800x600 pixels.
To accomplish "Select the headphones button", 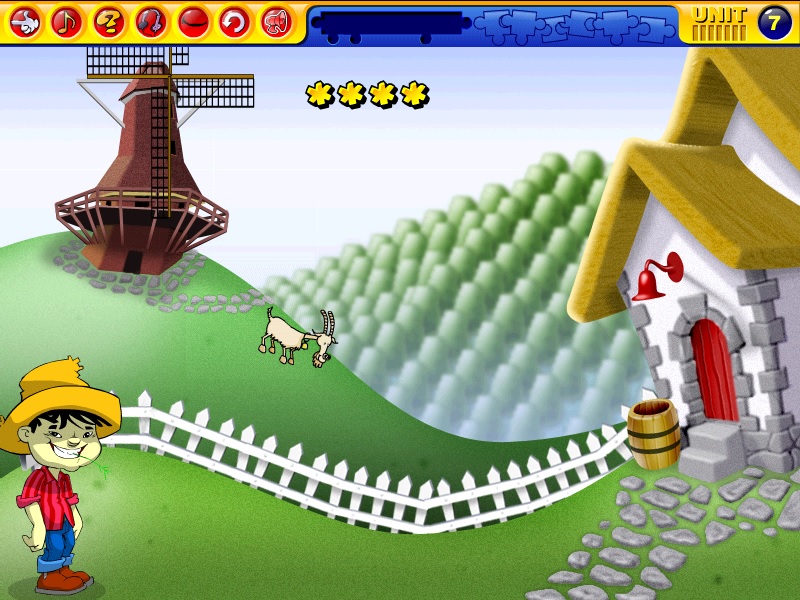I will (x=151, y=20).
